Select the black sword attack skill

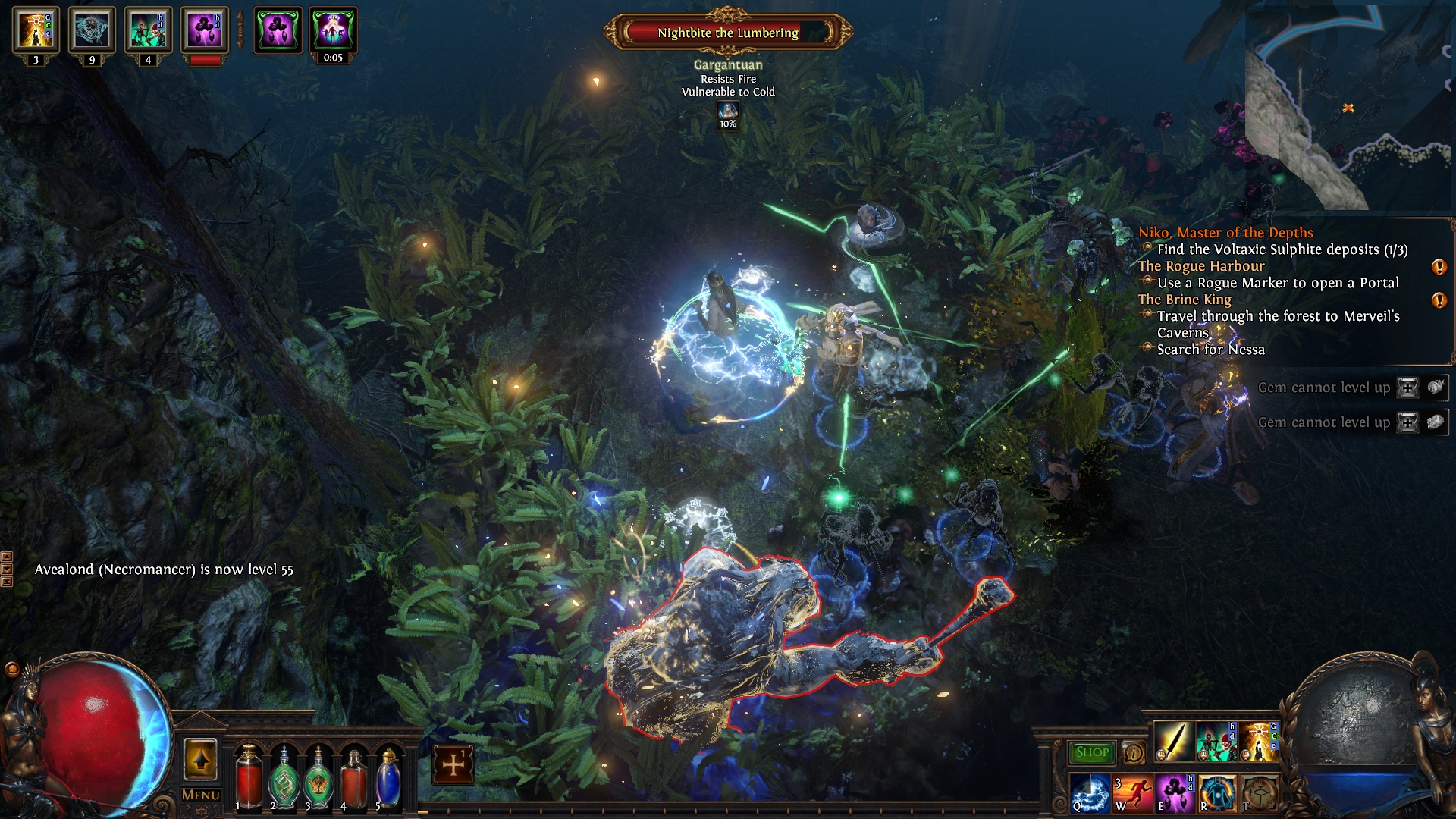[x=1173, y=741]
